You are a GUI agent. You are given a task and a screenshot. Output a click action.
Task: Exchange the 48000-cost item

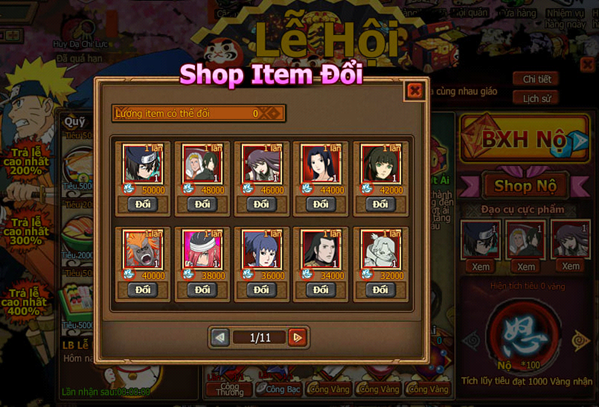(203, 204)
